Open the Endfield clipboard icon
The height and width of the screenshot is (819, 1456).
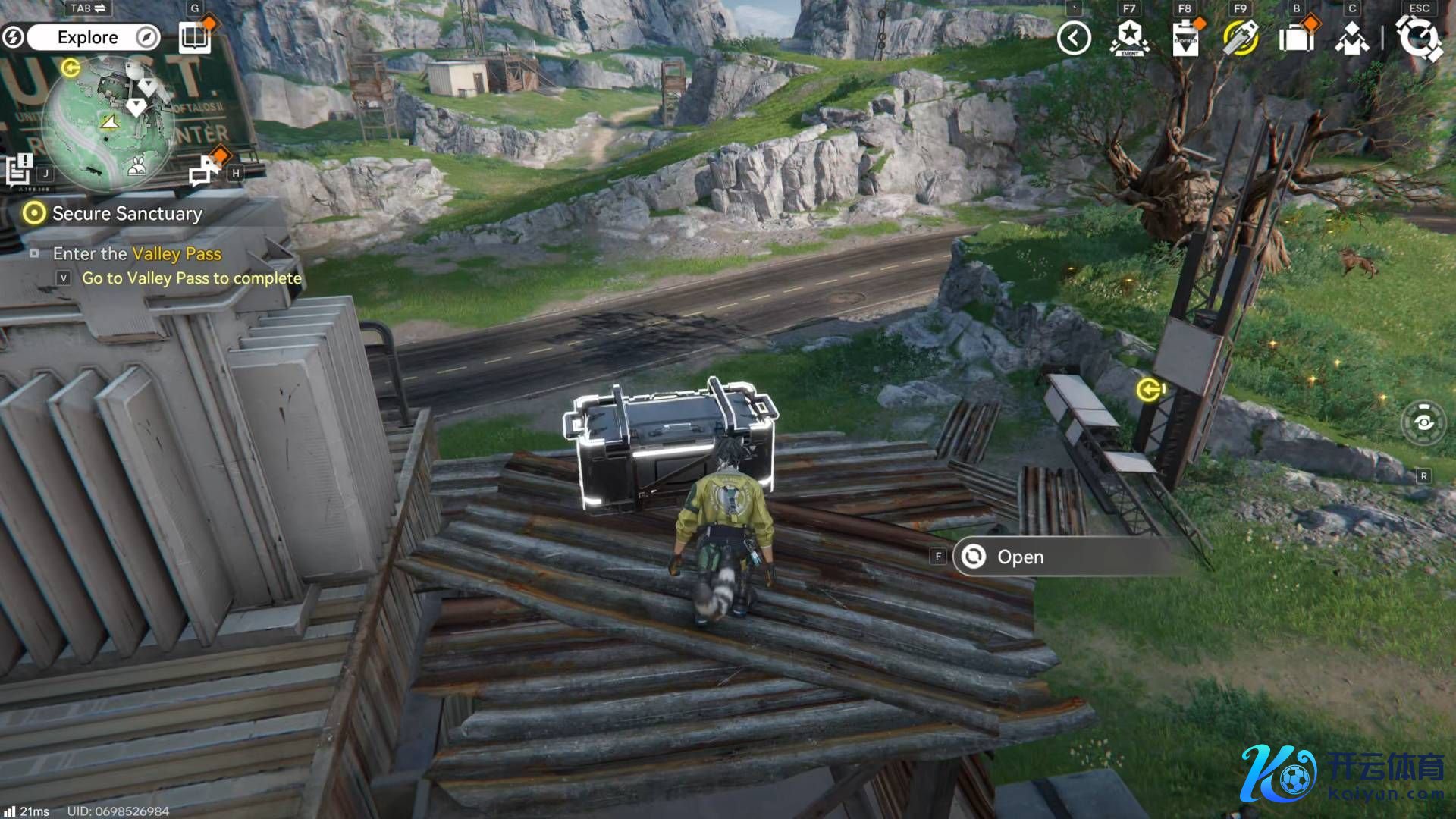(1185, 38)
